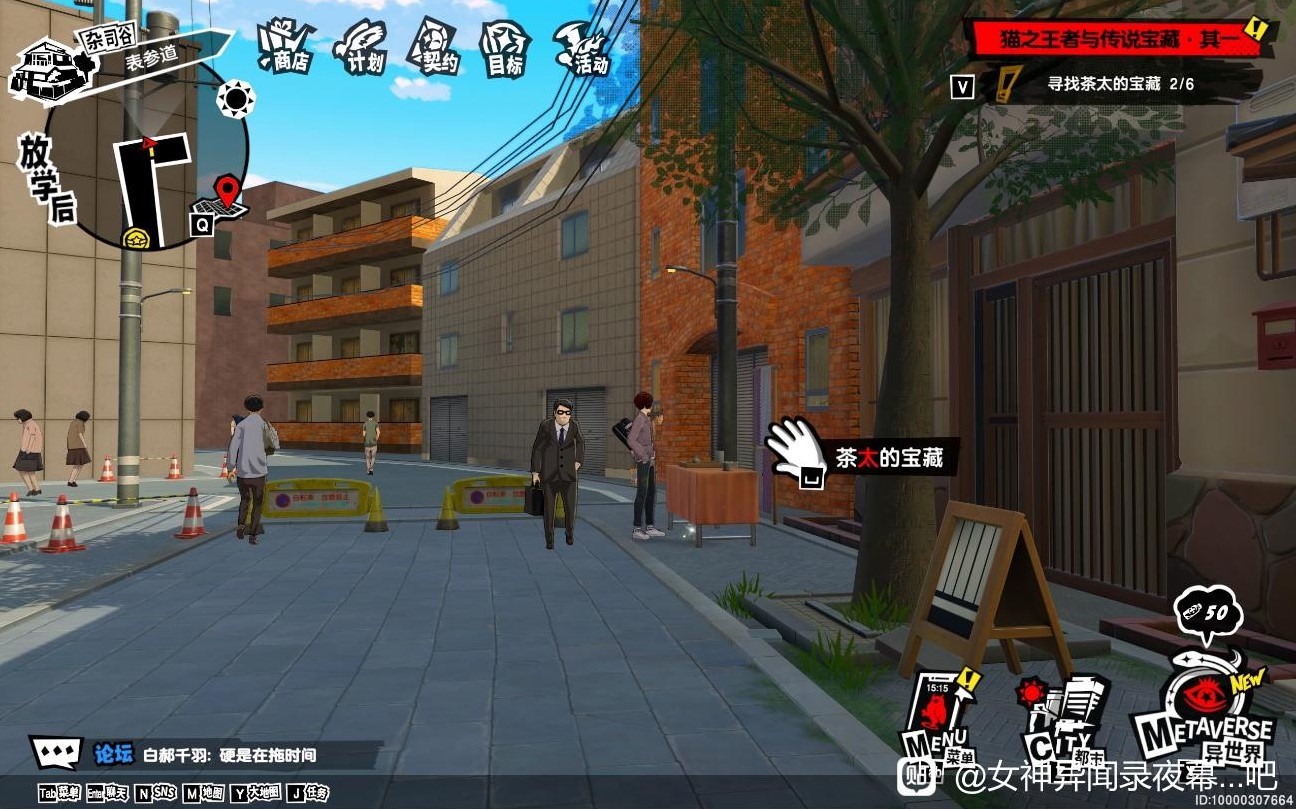Screen dimensions: 1296x809
Task: Select the red map pin by the minimap
Action: pos(229,190)
